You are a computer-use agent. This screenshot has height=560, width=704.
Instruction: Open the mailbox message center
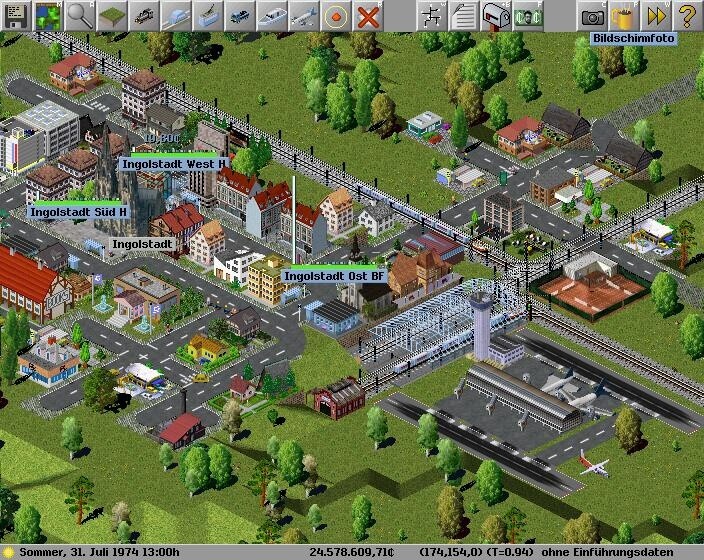coord(496,15)
